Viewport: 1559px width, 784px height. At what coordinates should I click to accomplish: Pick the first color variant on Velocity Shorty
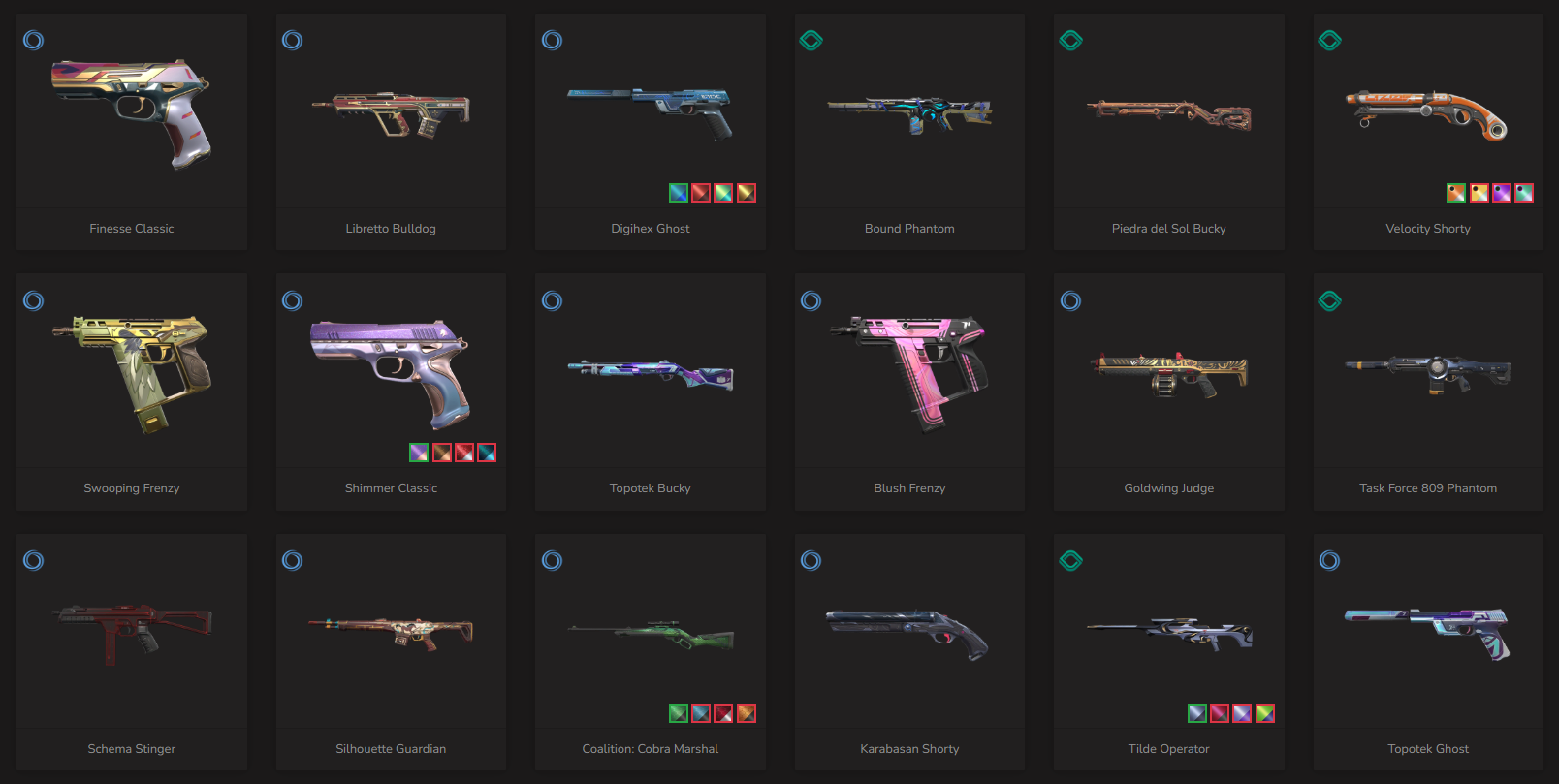click(1456, 193)
